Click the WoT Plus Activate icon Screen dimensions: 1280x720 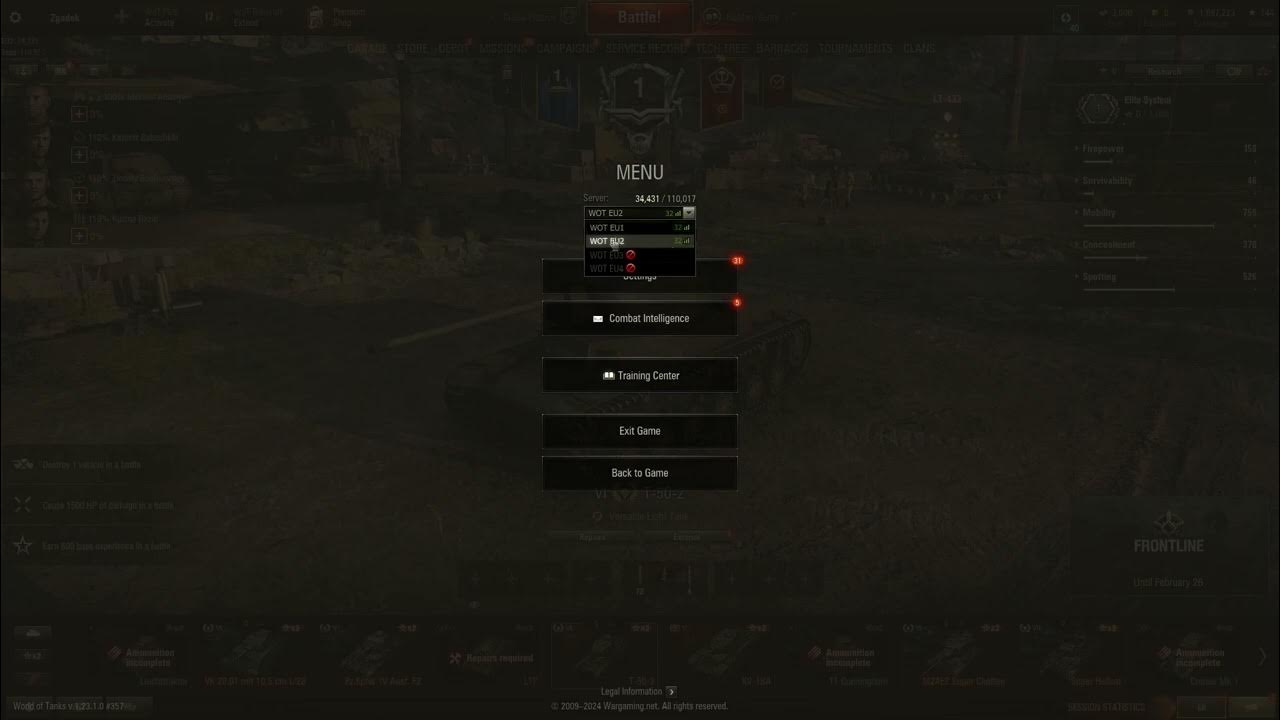[x=122, y=16]
